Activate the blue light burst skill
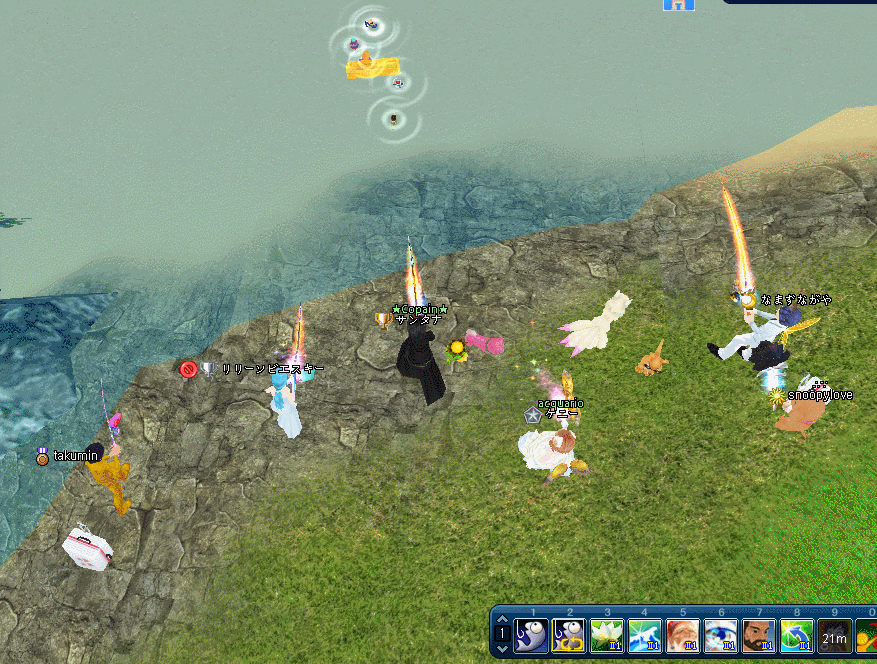877x664 pixels. [645, 636]
